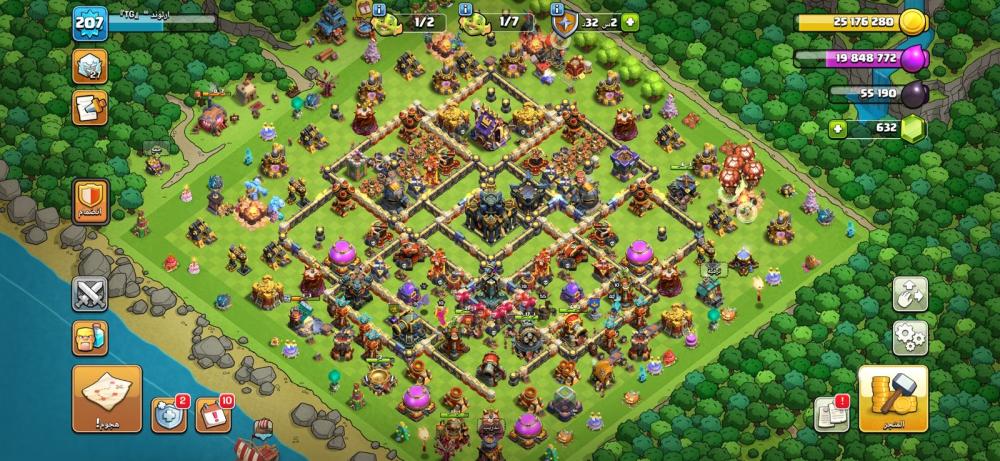Open the blue shield button with badge 2
Screen dimensions: 1000x461
point(168,414)
